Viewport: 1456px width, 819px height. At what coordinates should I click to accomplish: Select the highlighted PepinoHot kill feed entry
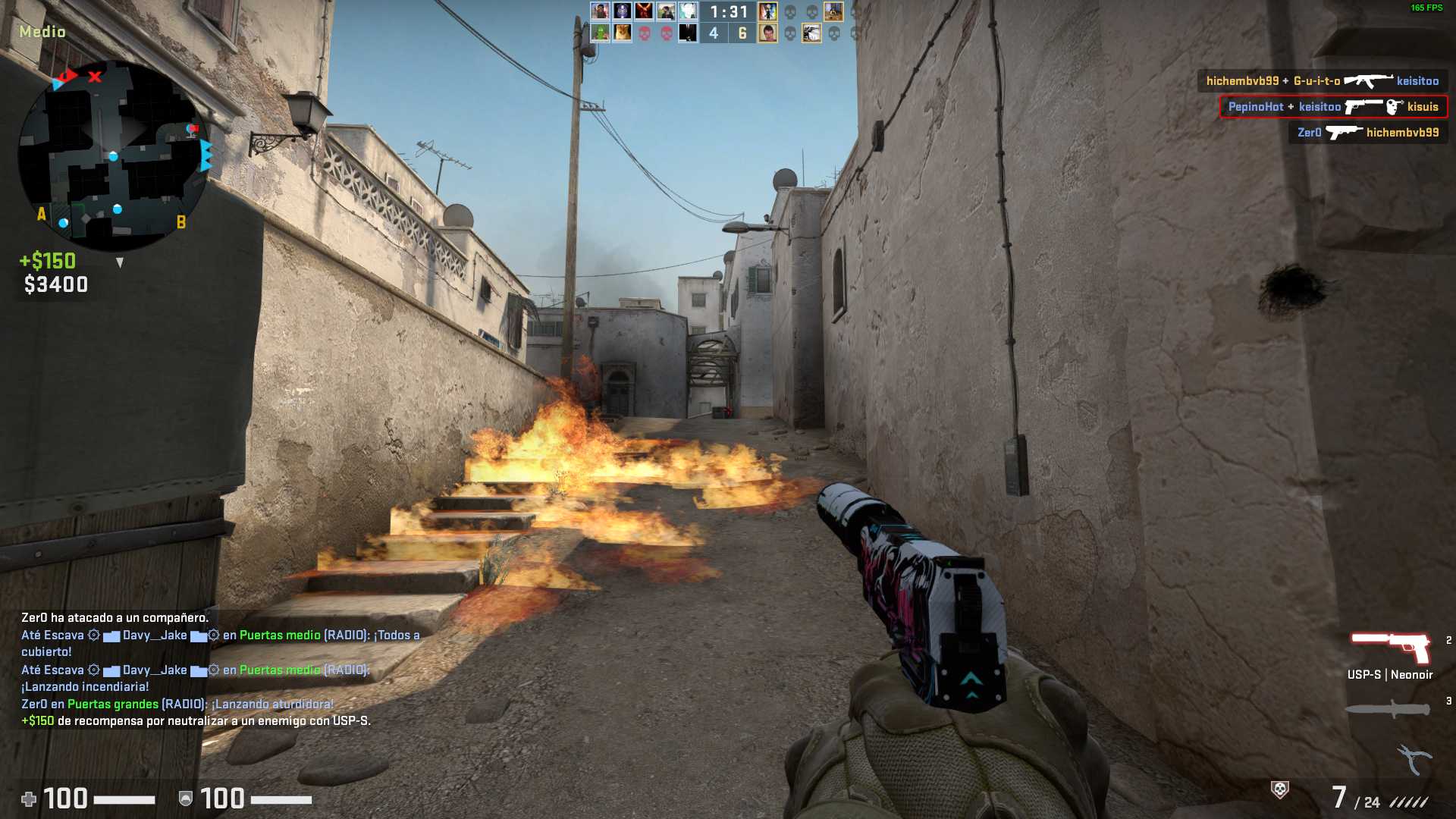(x=1332, y=107)
